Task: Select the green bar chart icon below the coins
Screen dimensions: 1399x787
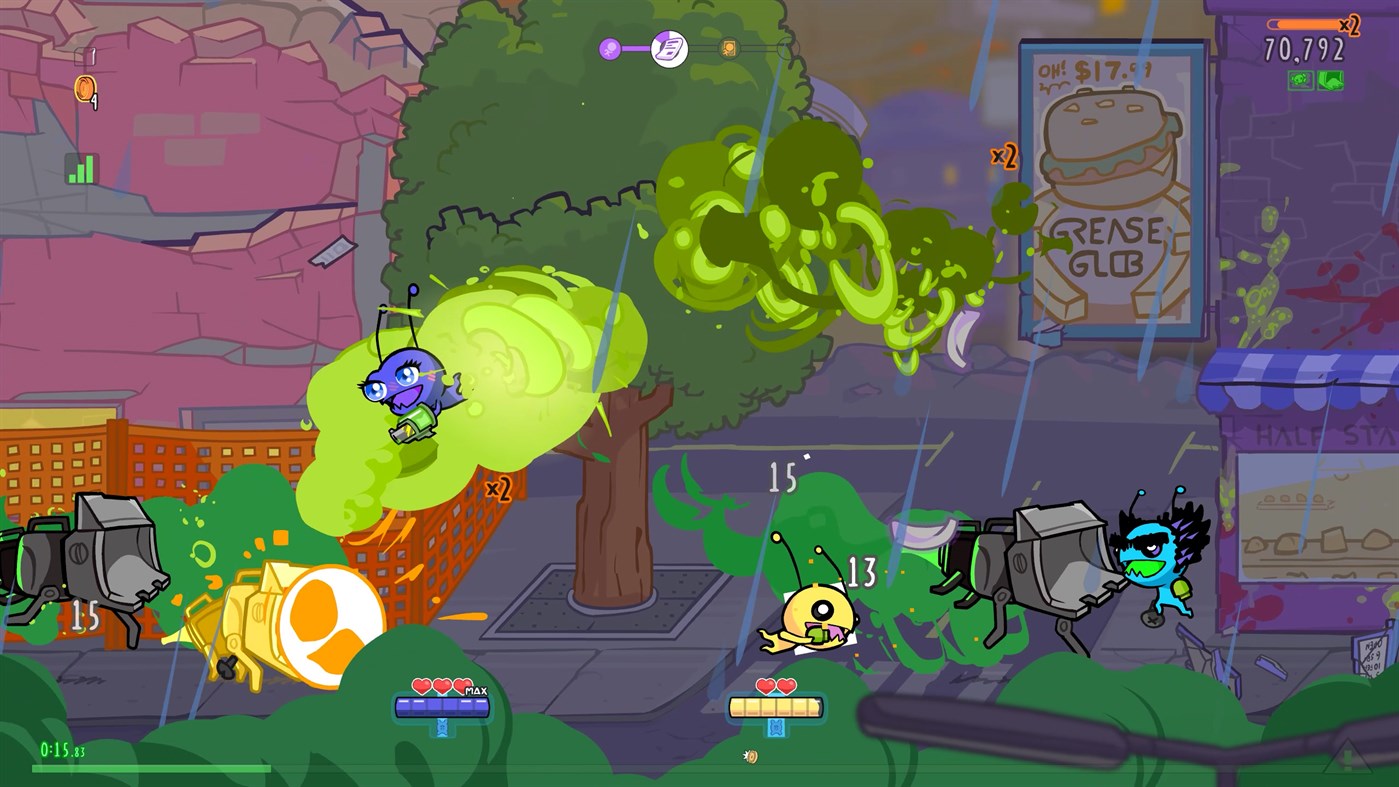Action: 81,166
